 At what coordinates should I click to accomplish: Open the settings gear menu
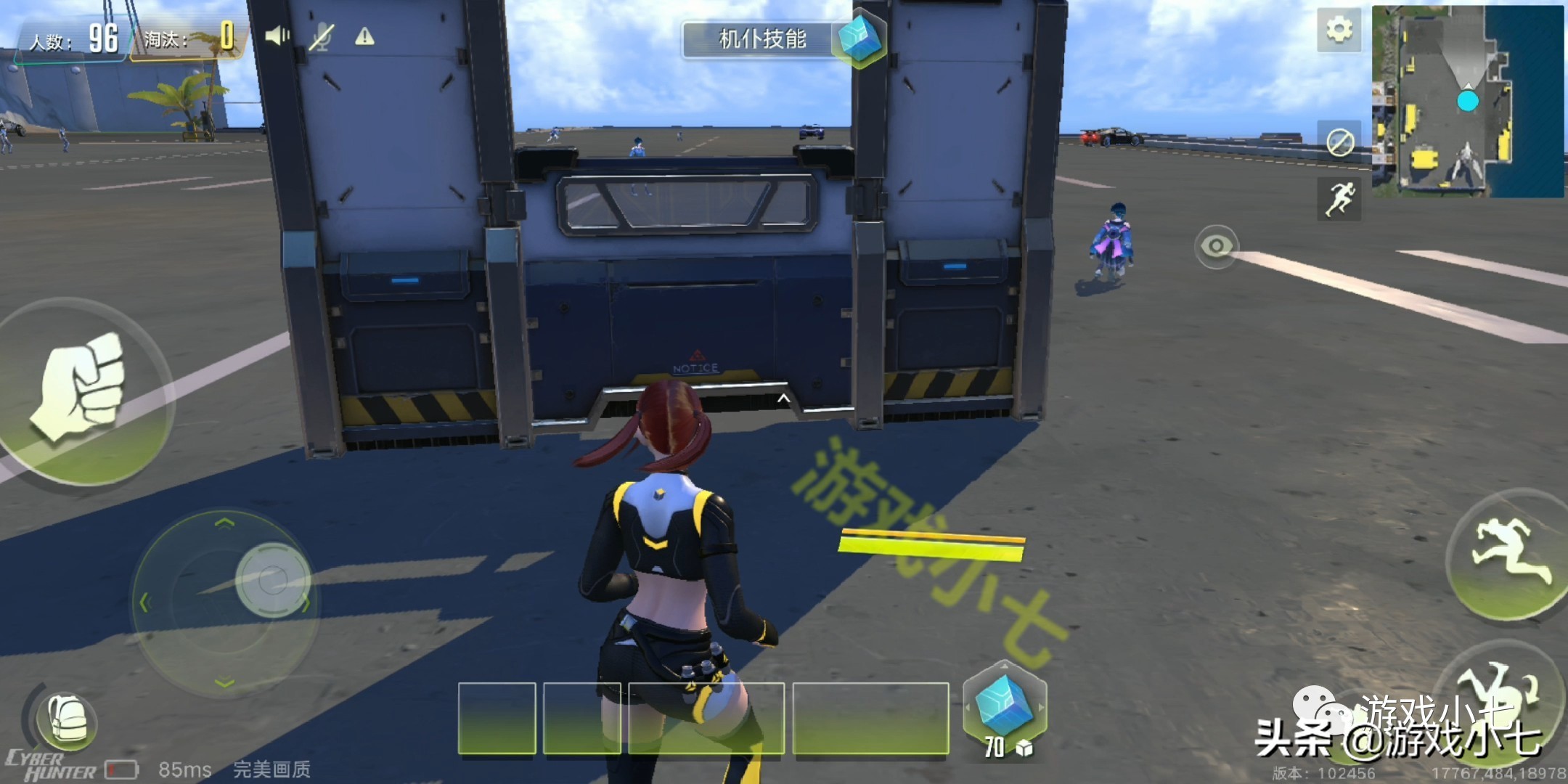(x=1339, y=30)
